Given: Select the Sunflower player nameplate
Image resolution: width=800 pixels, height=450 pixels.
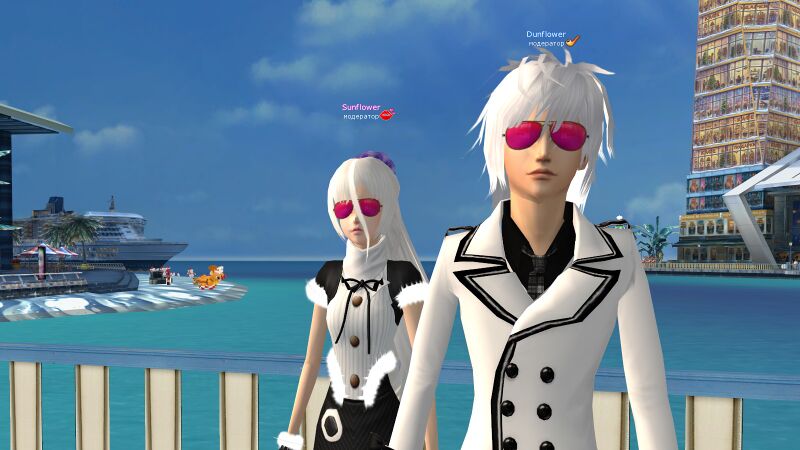Looking at the screenshot, I should coord(361,107).
